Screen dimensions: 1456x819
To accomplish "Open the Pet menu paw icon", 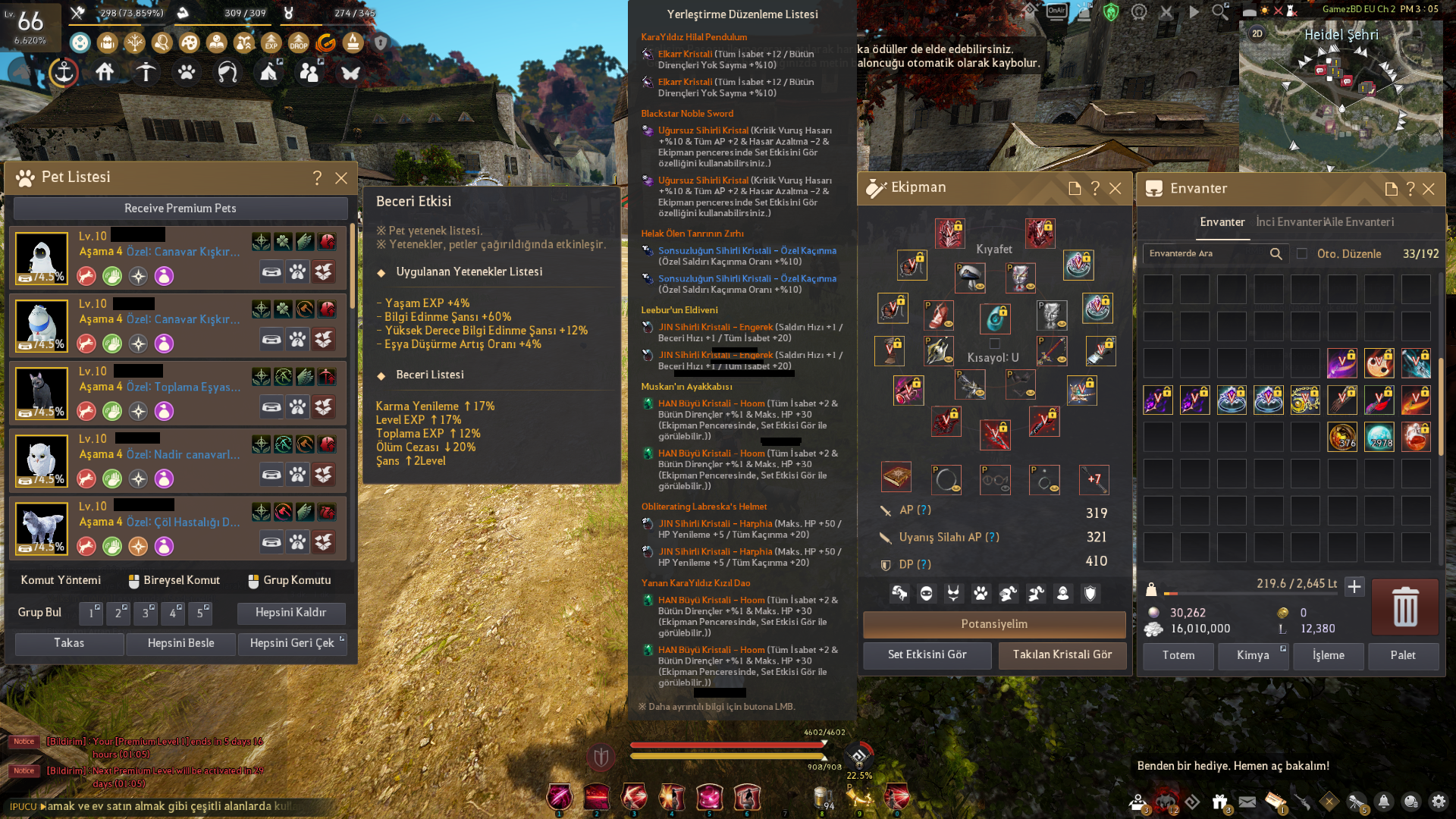I will point(185,74).
